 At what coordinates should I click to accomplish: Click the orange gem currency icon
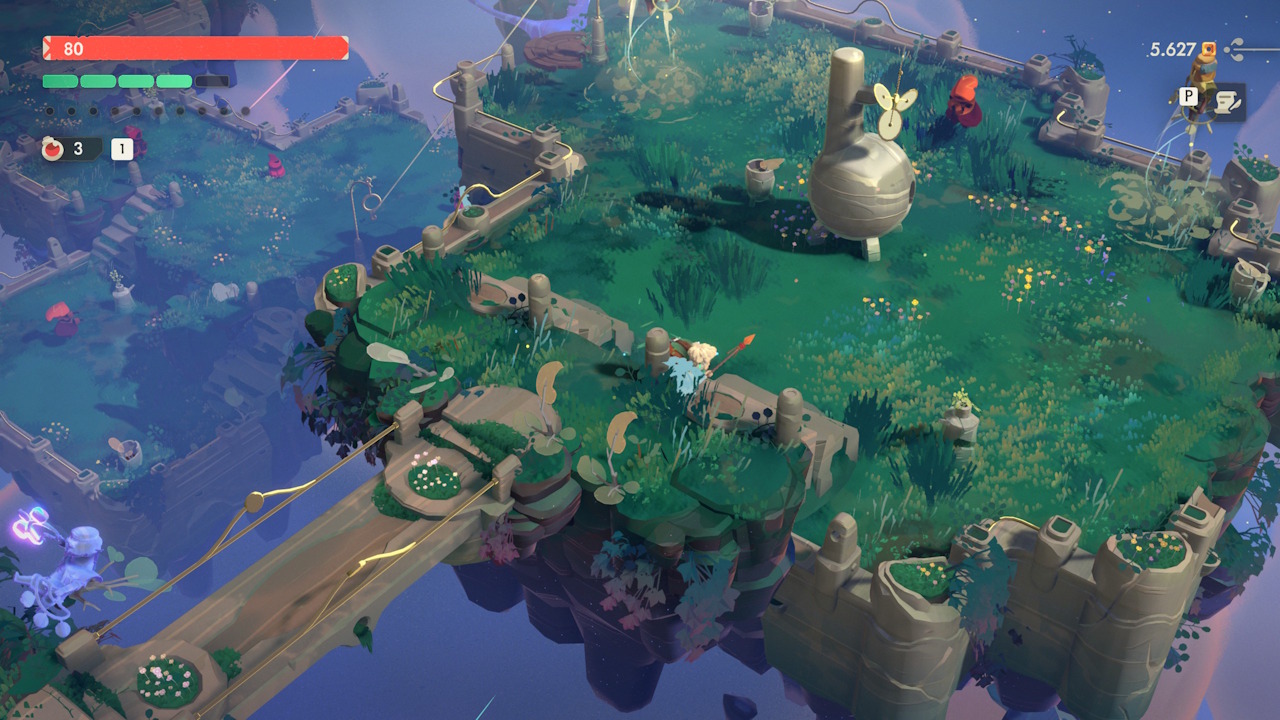point(1208,49)
